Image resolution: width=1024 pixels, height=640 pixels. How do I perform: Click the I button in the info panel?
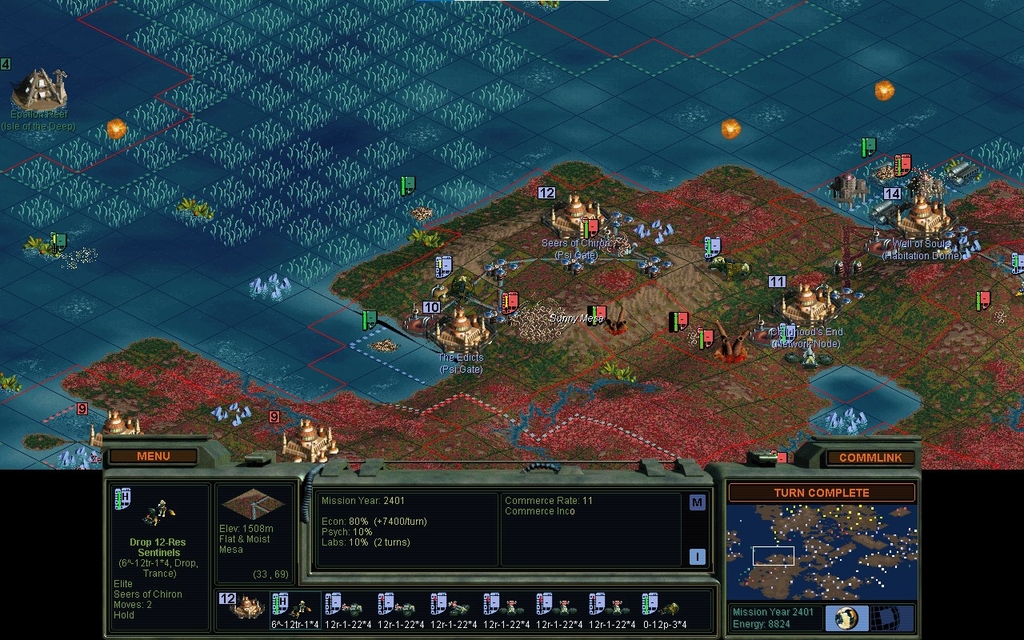697,556
